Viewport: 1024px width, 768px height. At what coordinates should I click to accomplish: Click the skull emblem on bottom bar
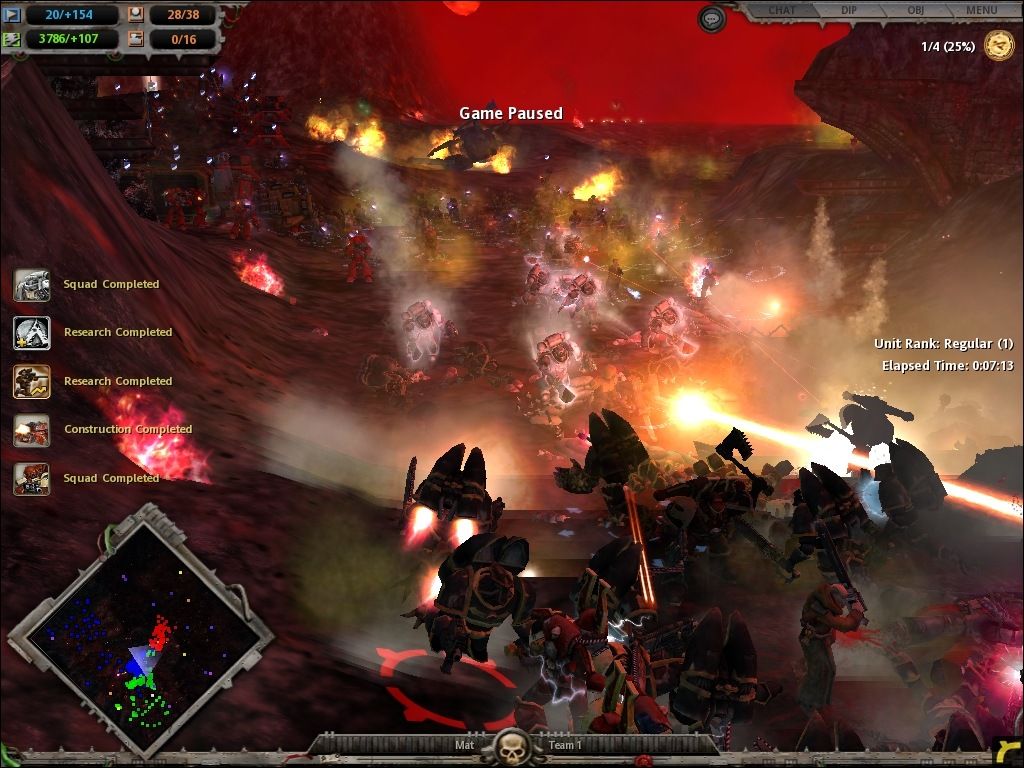[x=511, y=746]
